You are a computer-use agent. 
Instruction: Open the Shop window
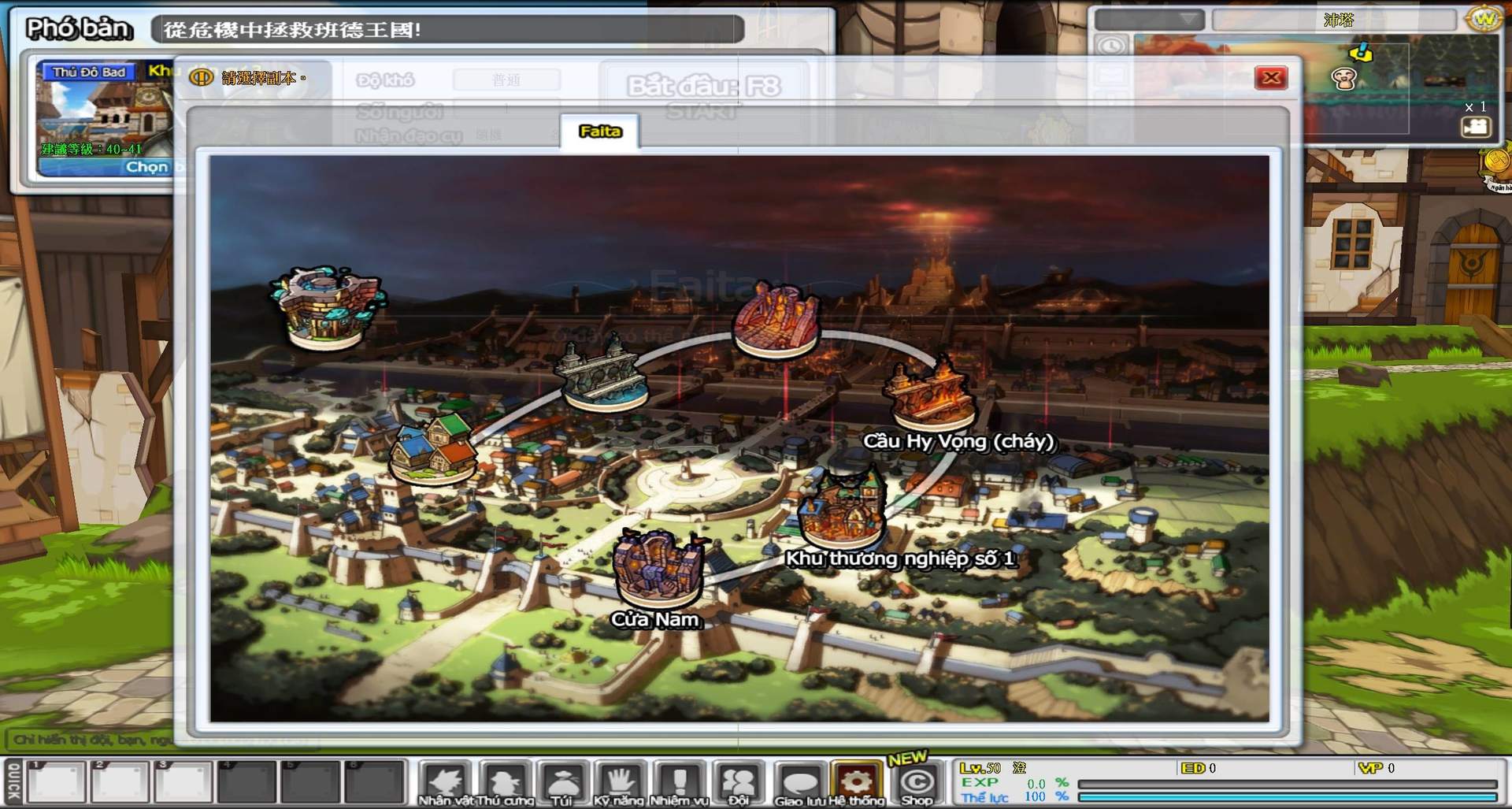pos(916,780)
